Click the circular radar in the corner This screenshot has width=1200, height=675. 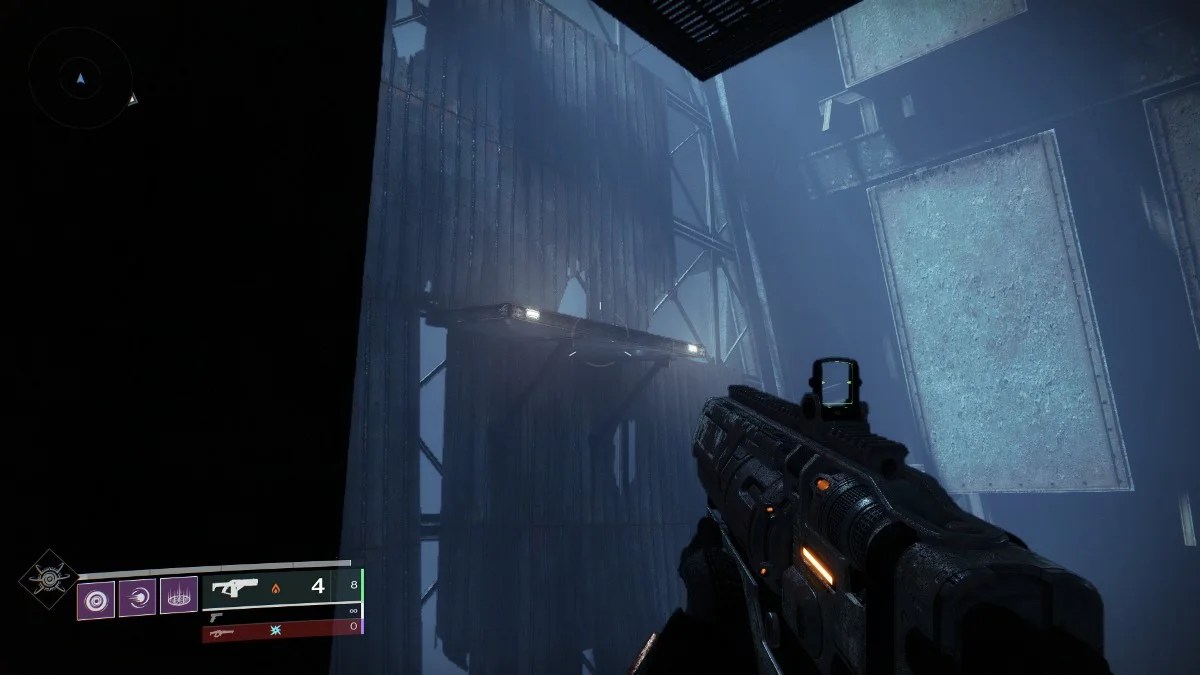coord(80,78)
